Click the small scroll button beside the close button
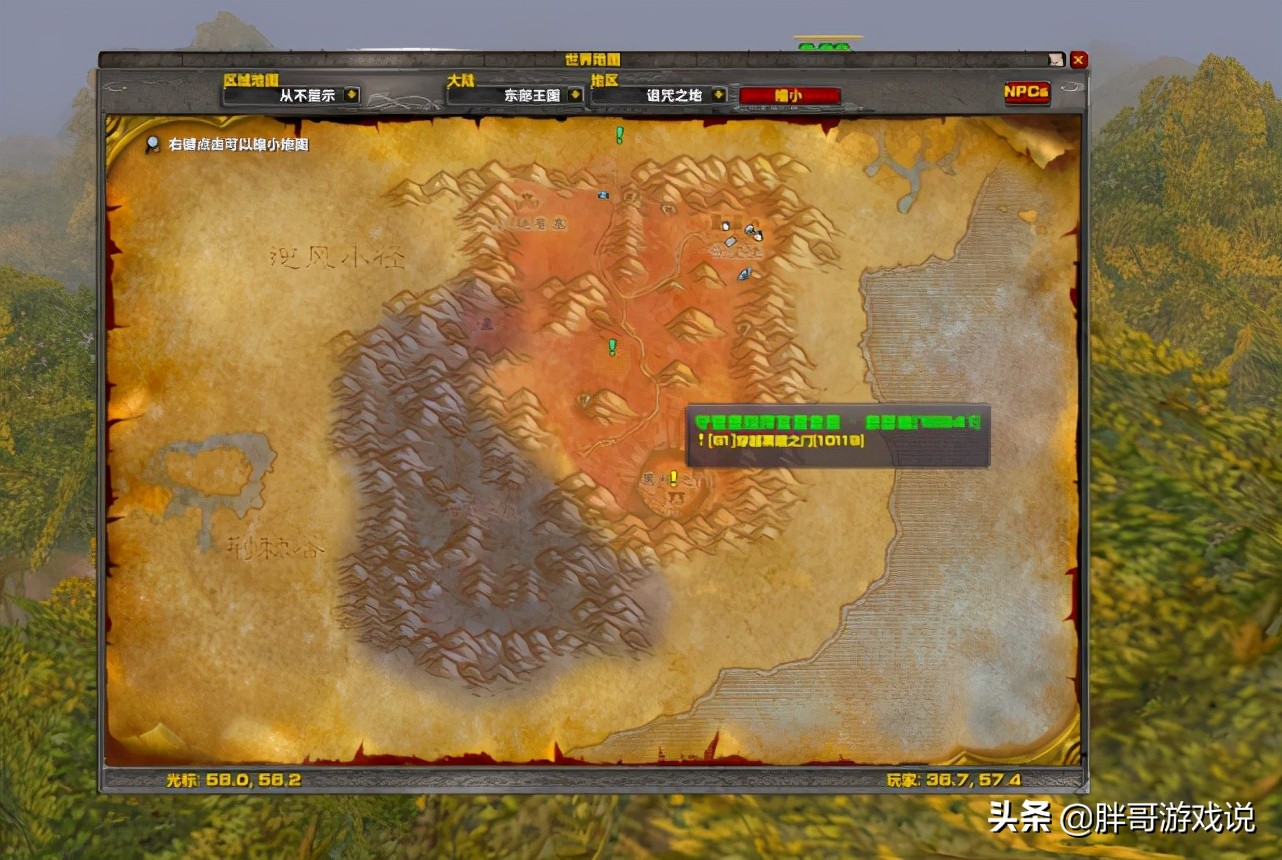This screenshot has width=1282, height=860. point(1057,60)
